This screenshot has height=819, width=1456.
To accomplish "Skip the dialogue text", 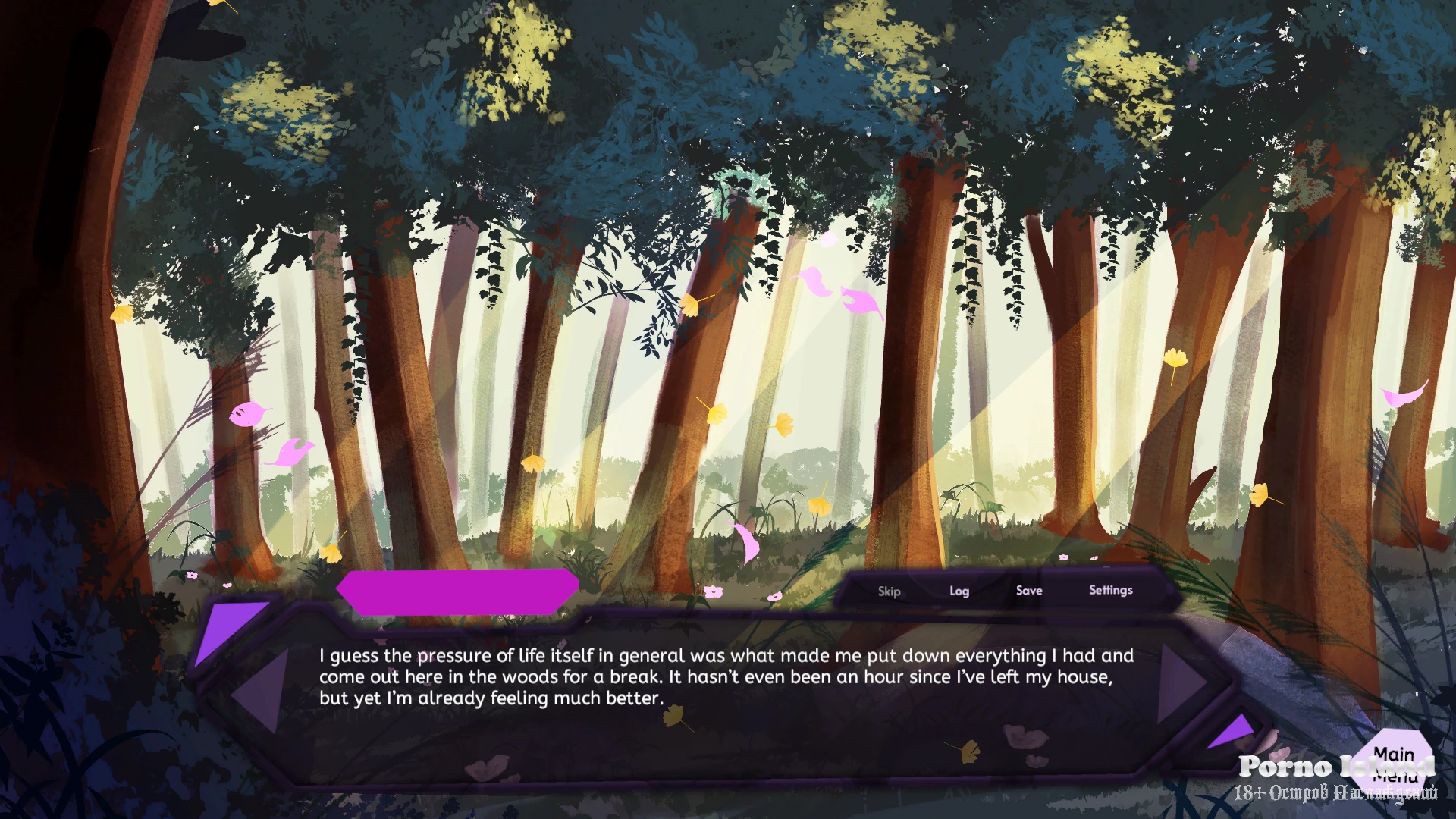I will (889, 591).
